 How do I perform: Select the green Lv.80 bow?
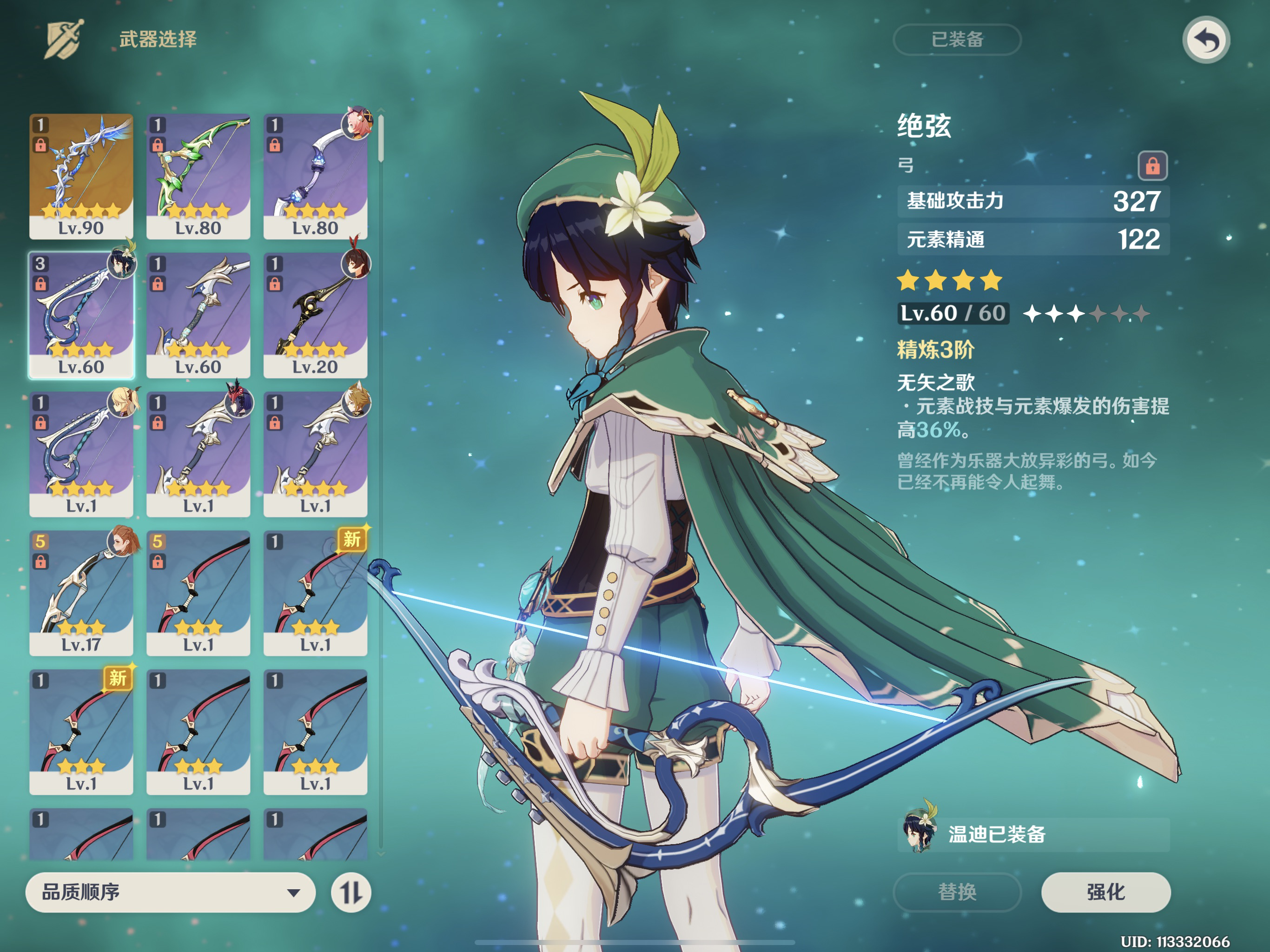click(198, 176)
